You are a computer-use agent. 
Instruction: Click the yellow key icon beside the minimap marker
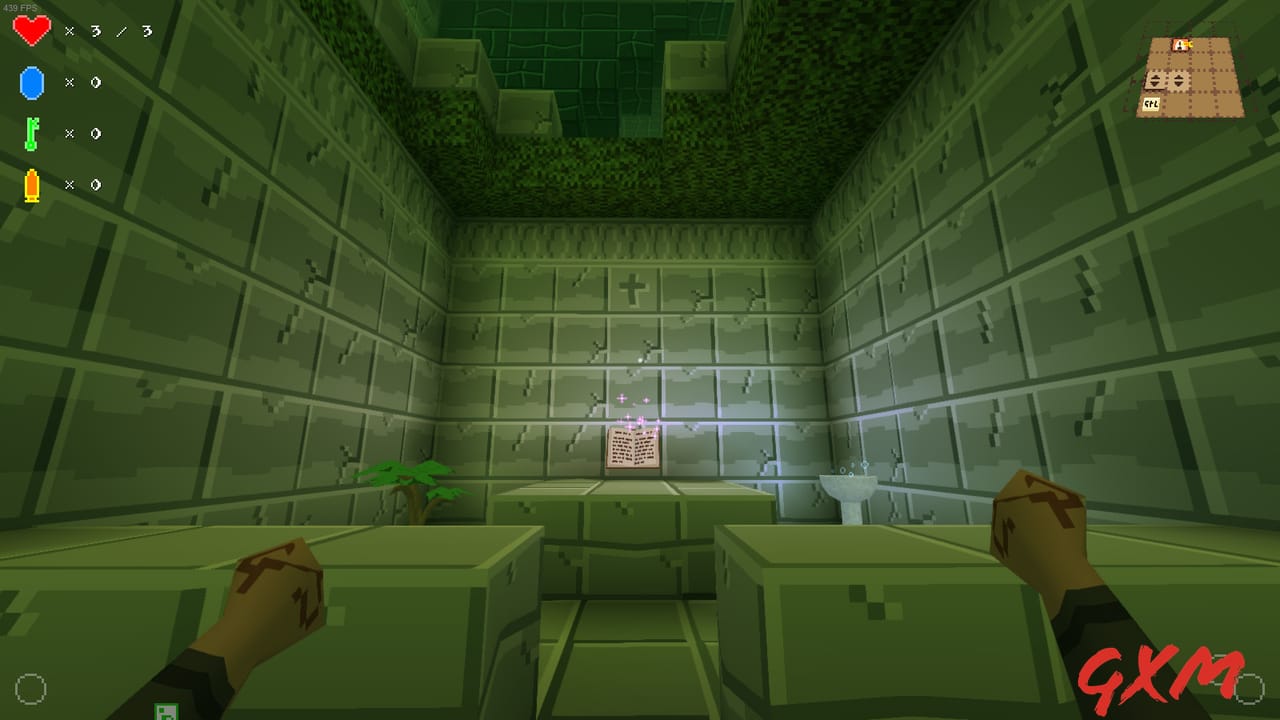pyautogui.click(x=1189, y=45)
